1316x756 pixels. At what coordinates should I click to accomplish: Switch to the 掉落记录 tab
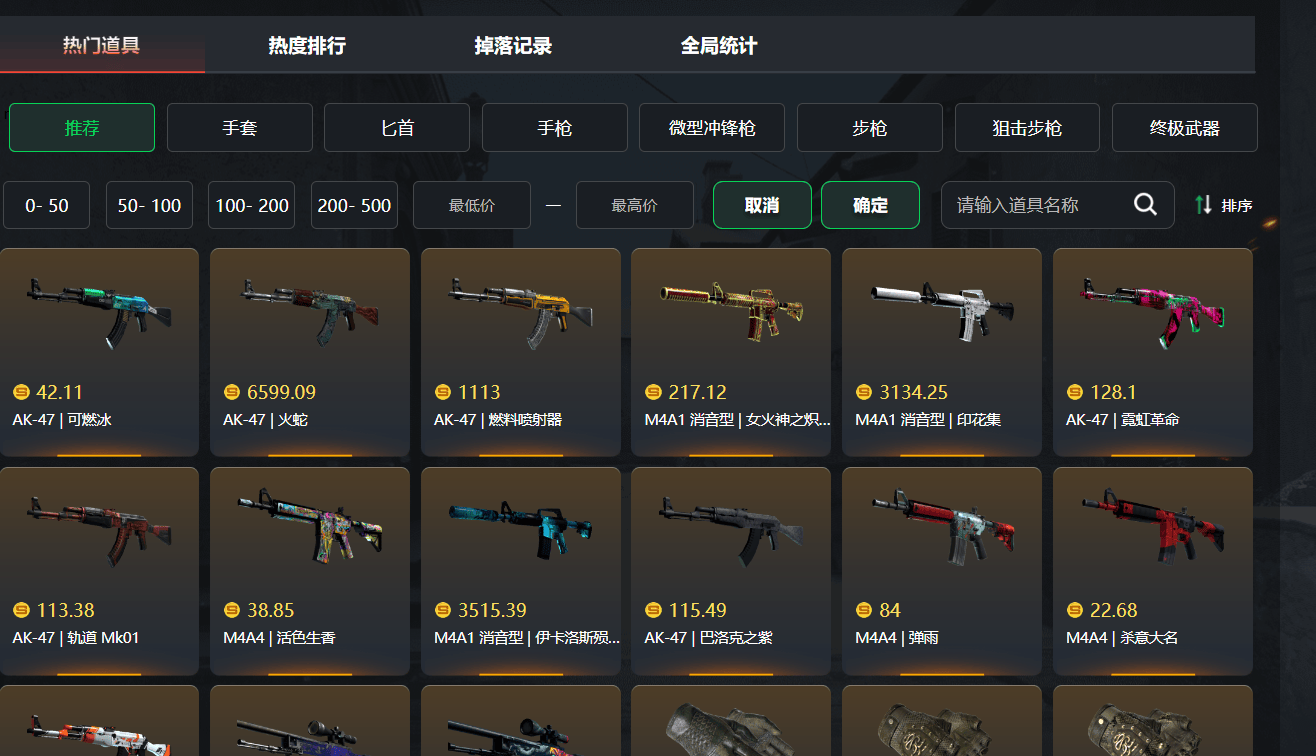512,44
